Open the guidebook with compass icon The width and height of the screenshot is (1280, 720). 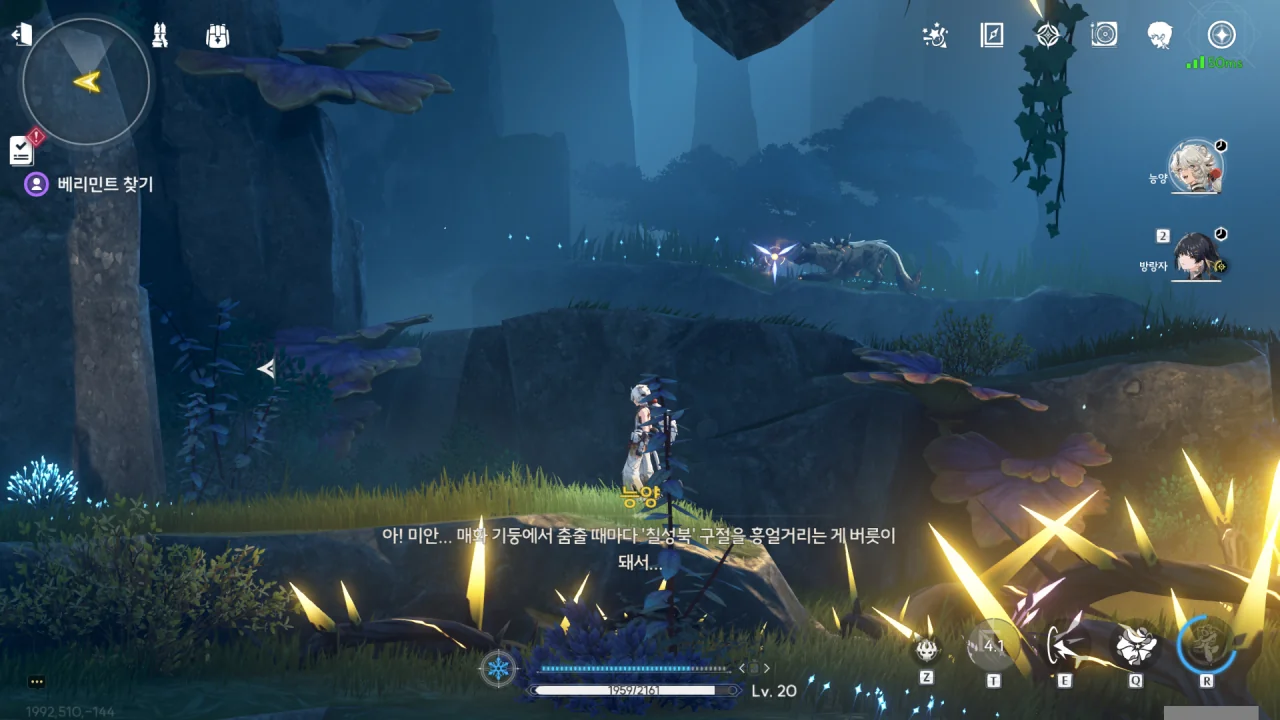991,36
